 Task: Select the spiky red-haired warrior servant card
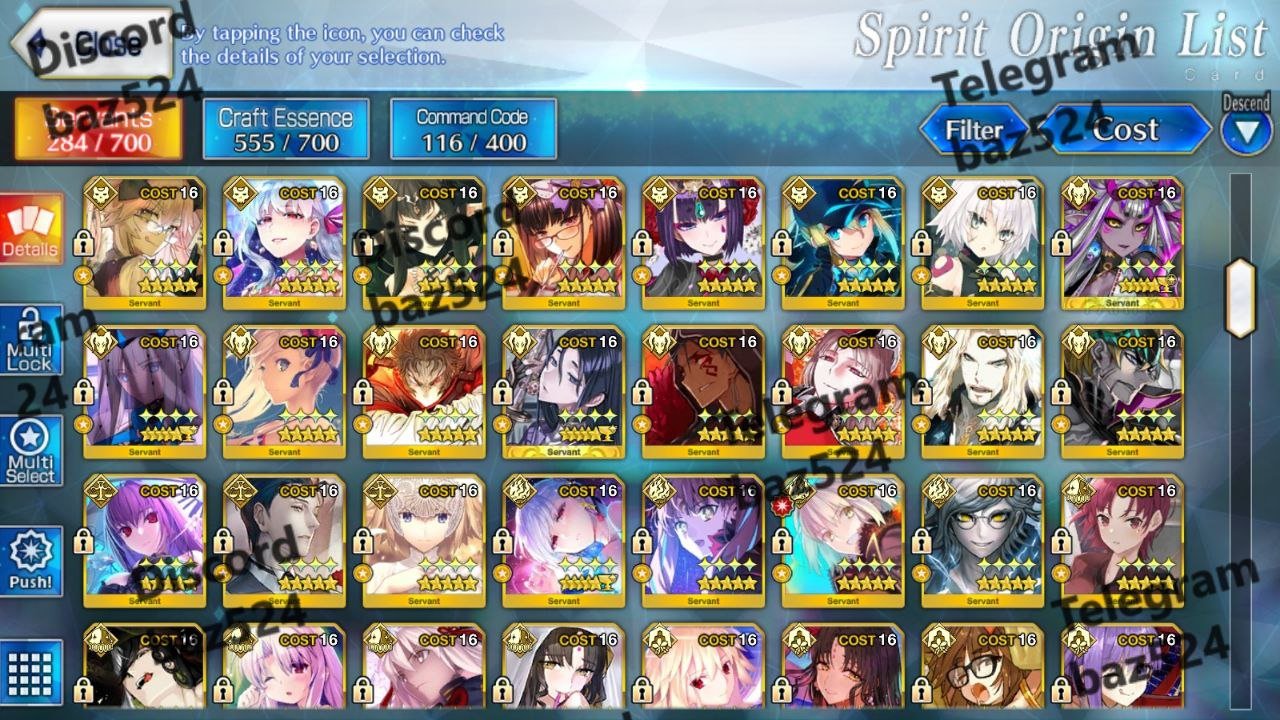pos(423,391)
